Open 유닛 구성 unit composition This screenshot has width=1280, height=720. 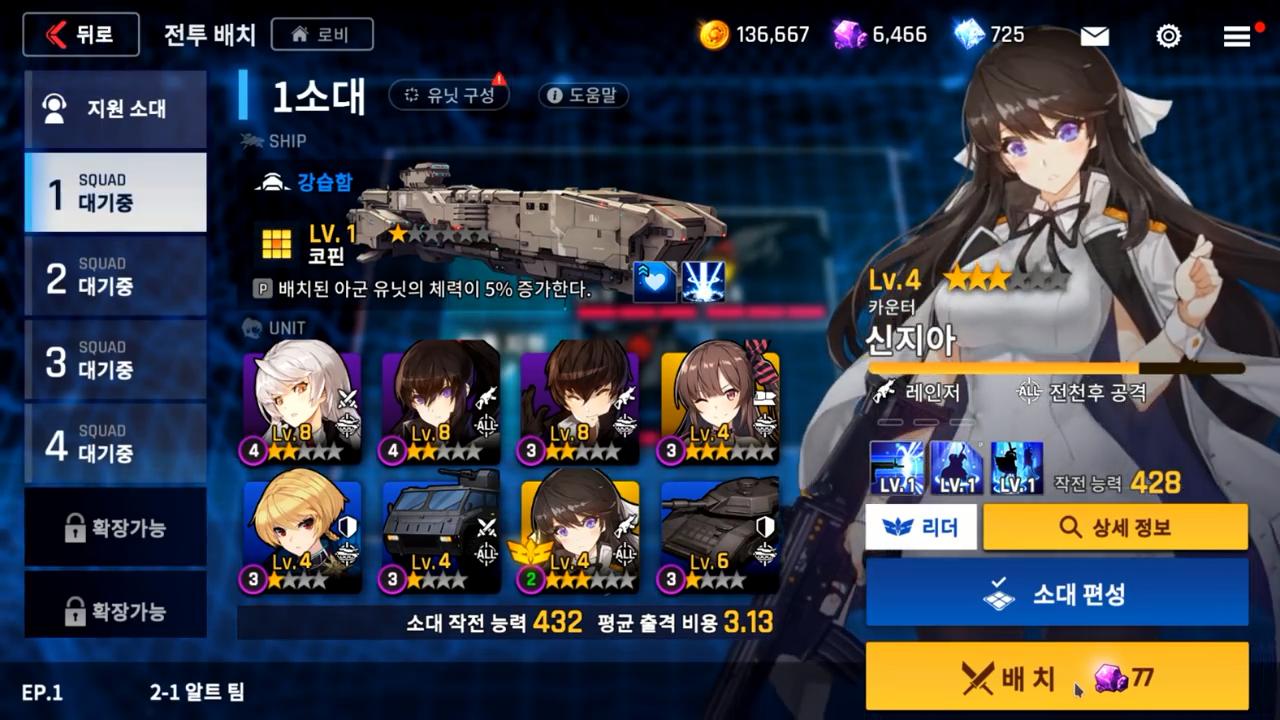click(449, 95)
